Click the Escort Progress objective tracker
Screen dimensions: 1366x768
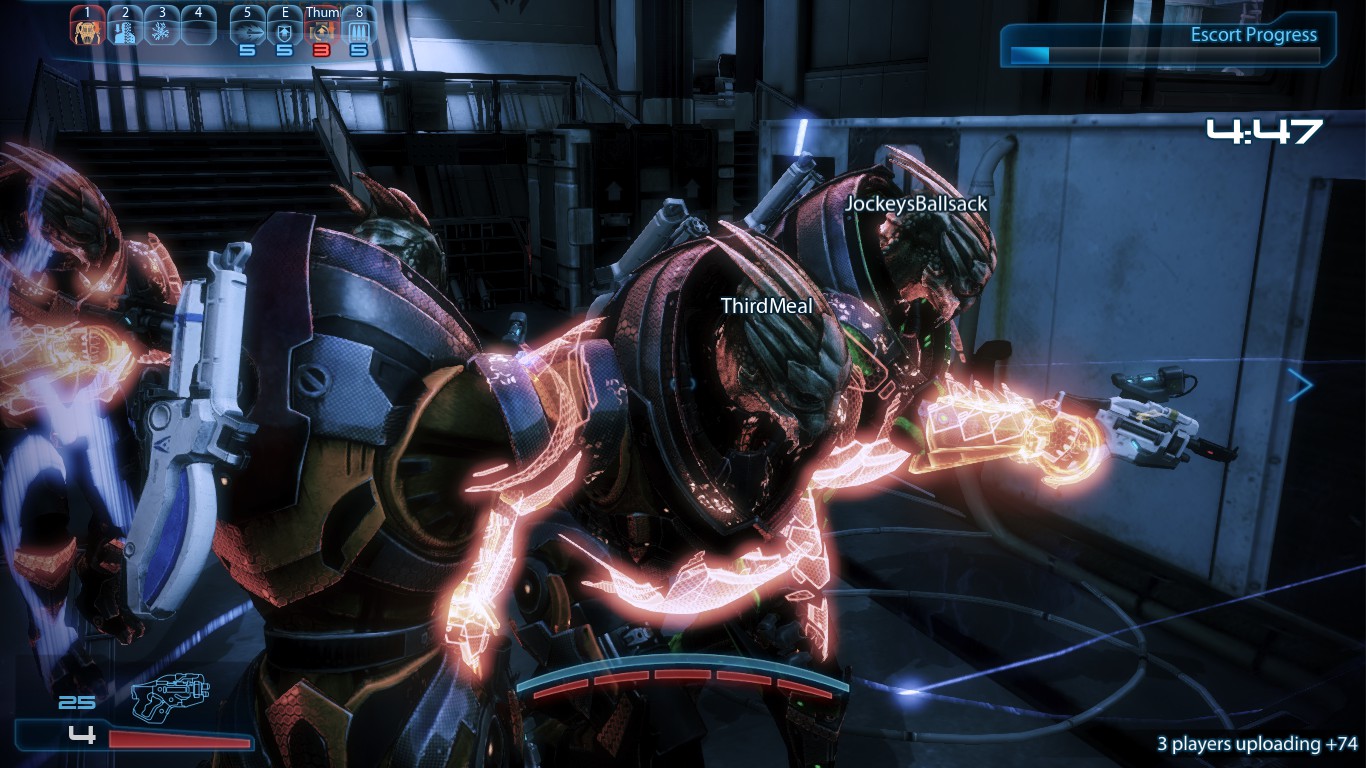(1167, 44)
